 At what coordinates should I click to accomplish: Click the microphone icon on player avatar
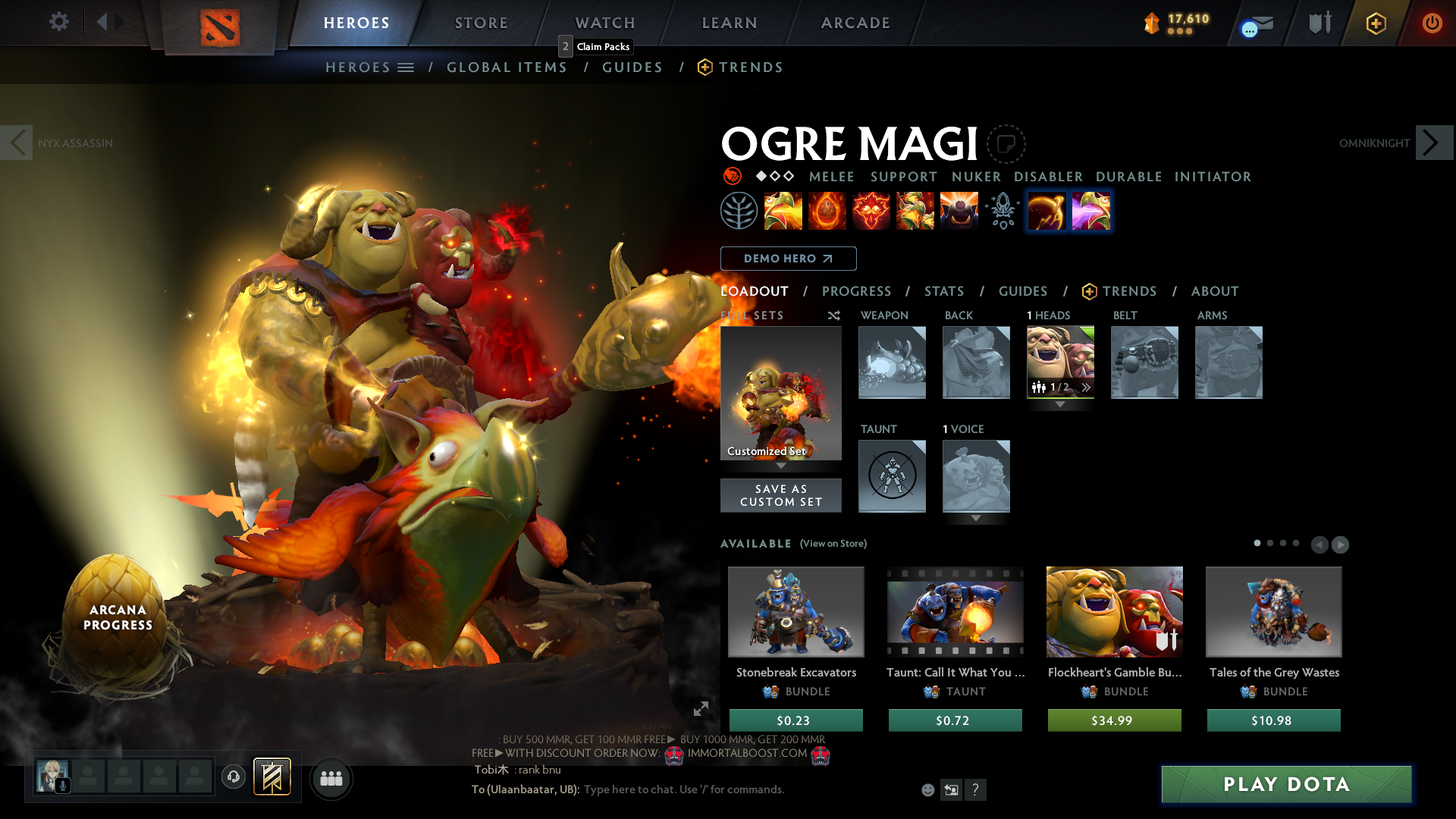[x=62, y=785]
